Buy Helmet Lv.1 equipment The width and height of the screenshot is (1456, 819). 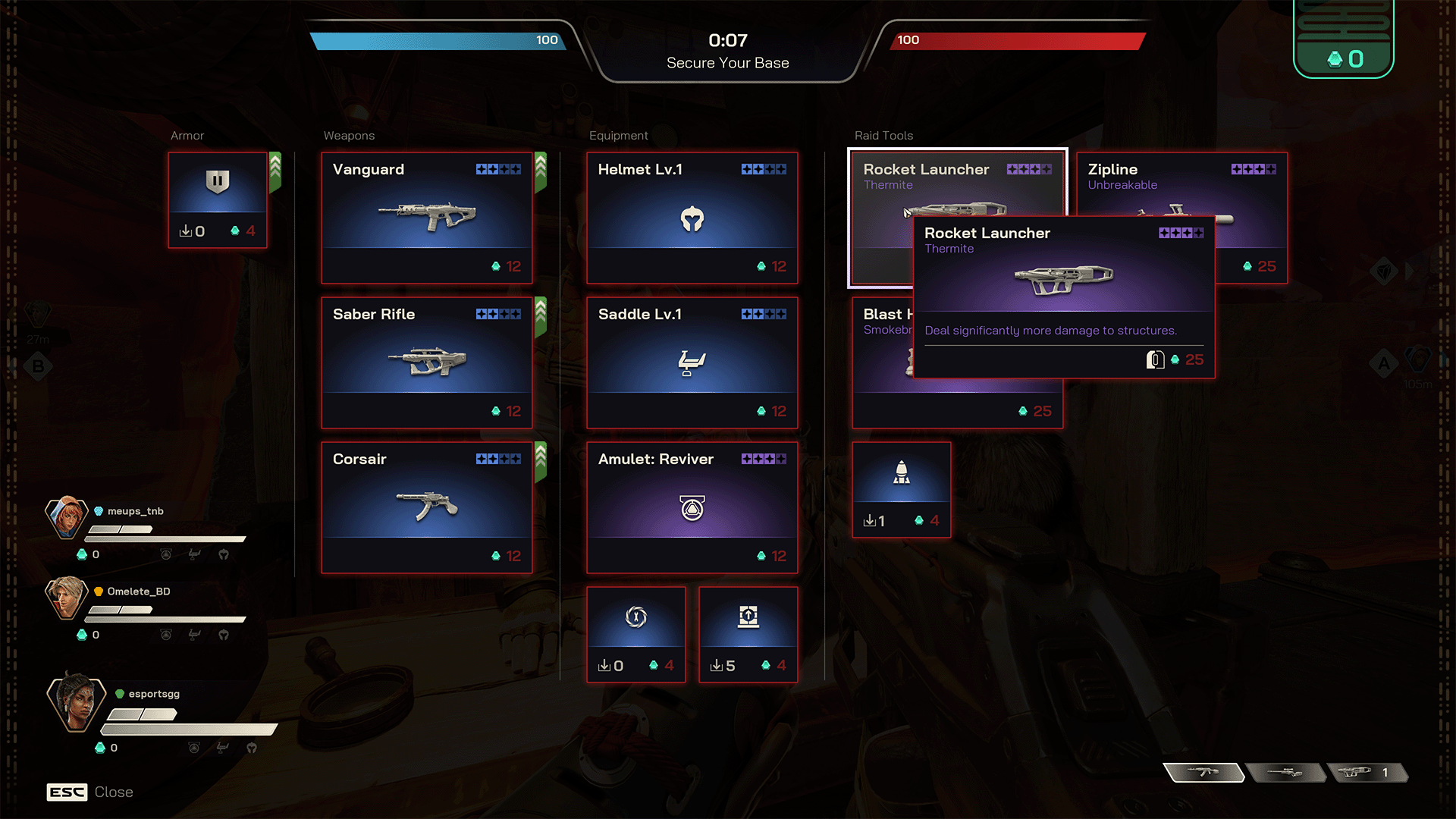tap(692, 218)
